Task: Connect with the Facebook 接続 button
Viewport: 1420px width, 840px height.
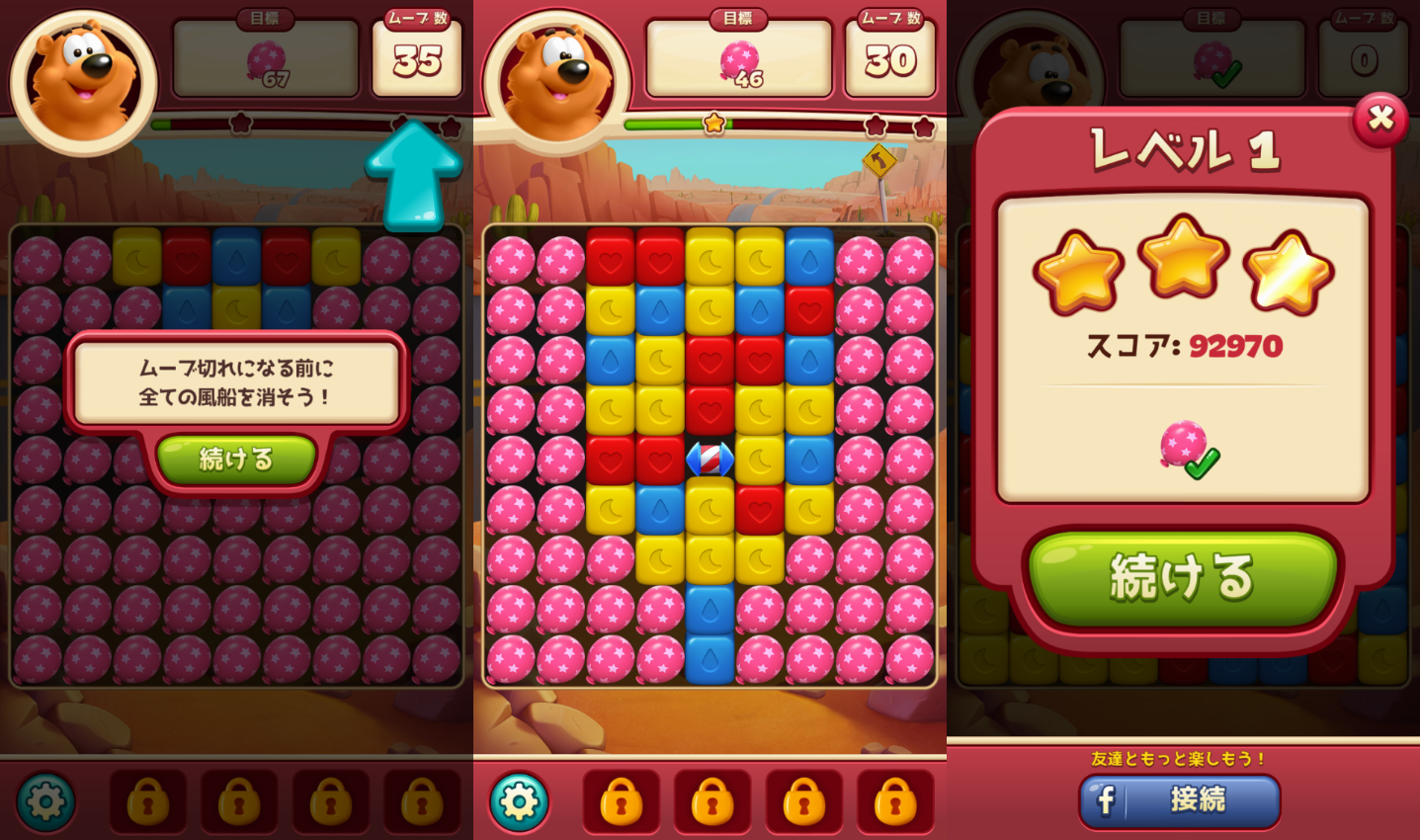Action: pyautogui.click(x=1180, y=799)
